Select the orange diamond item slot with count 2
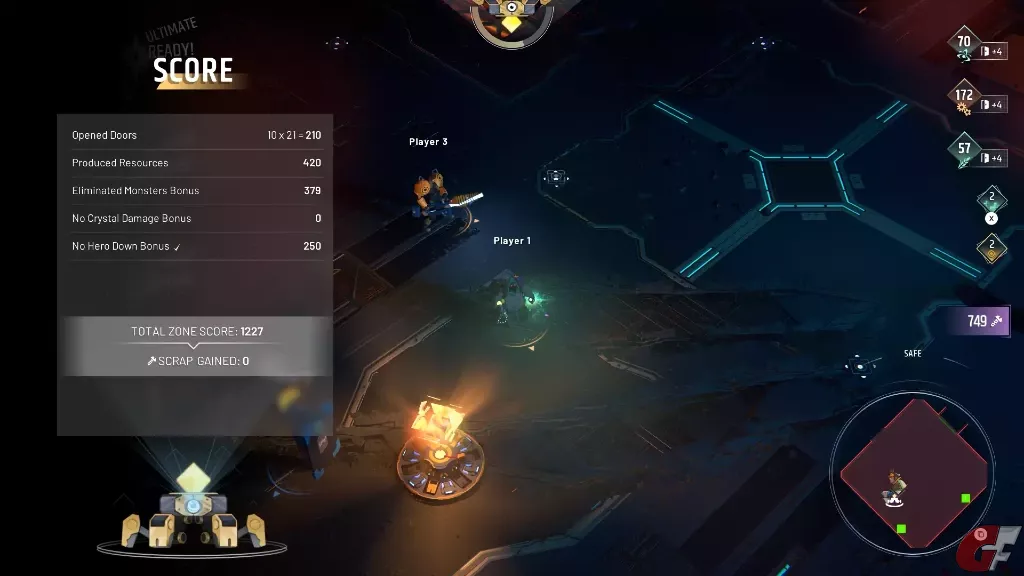This screenshot has height=576, width=1024. tap(991, 246)
